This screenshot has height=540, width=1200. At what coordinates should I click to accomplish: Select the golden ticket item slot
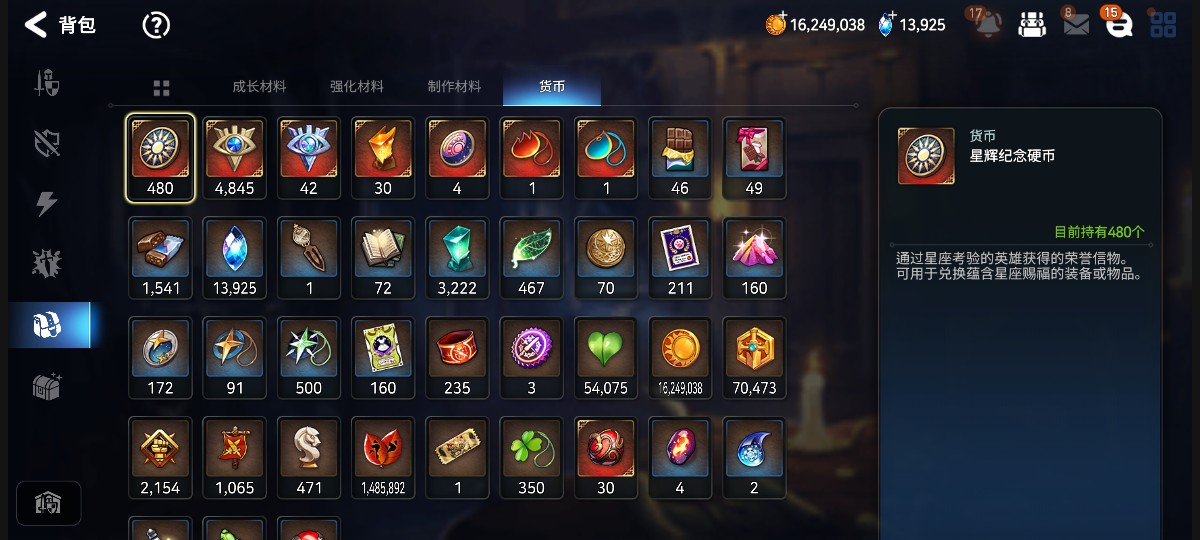[x=457, y=458]
